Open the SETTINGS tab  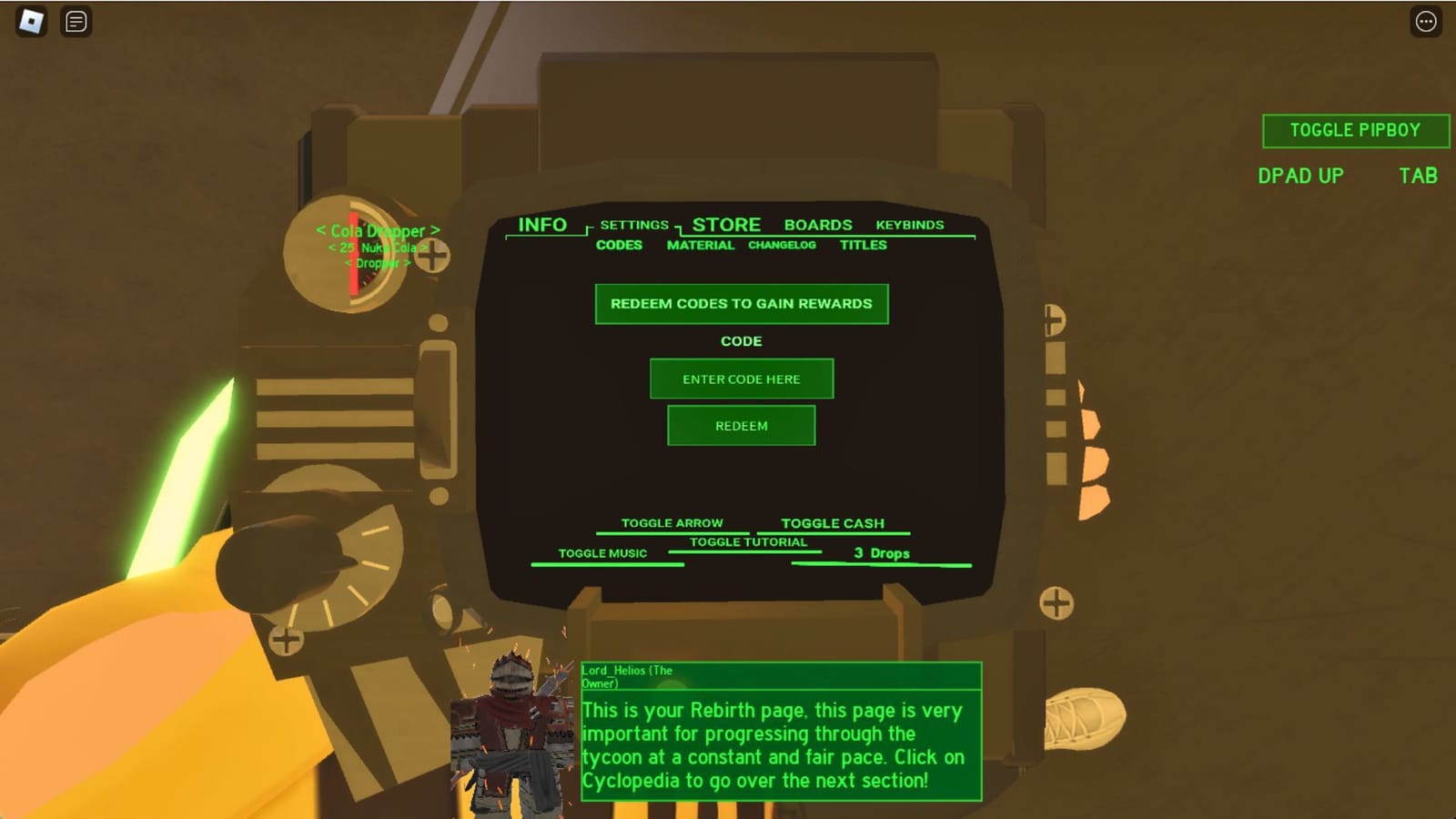click(x=635, y=224)
